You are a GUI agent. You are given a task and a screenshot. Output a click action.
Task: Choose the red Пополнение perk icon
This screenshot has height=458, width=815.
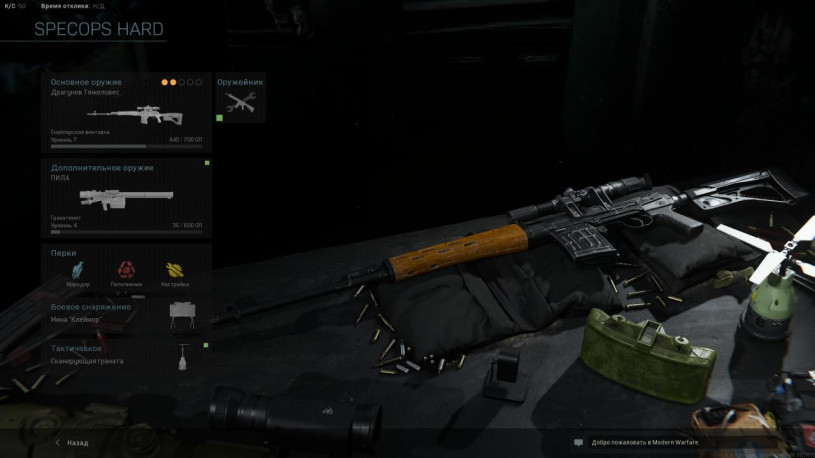coord(126,270)
